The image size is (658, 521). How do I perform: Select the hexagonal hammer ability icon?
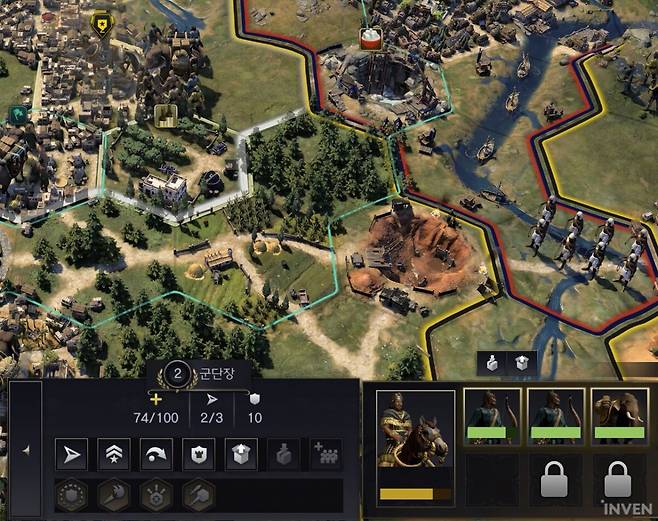click(198, 495)
